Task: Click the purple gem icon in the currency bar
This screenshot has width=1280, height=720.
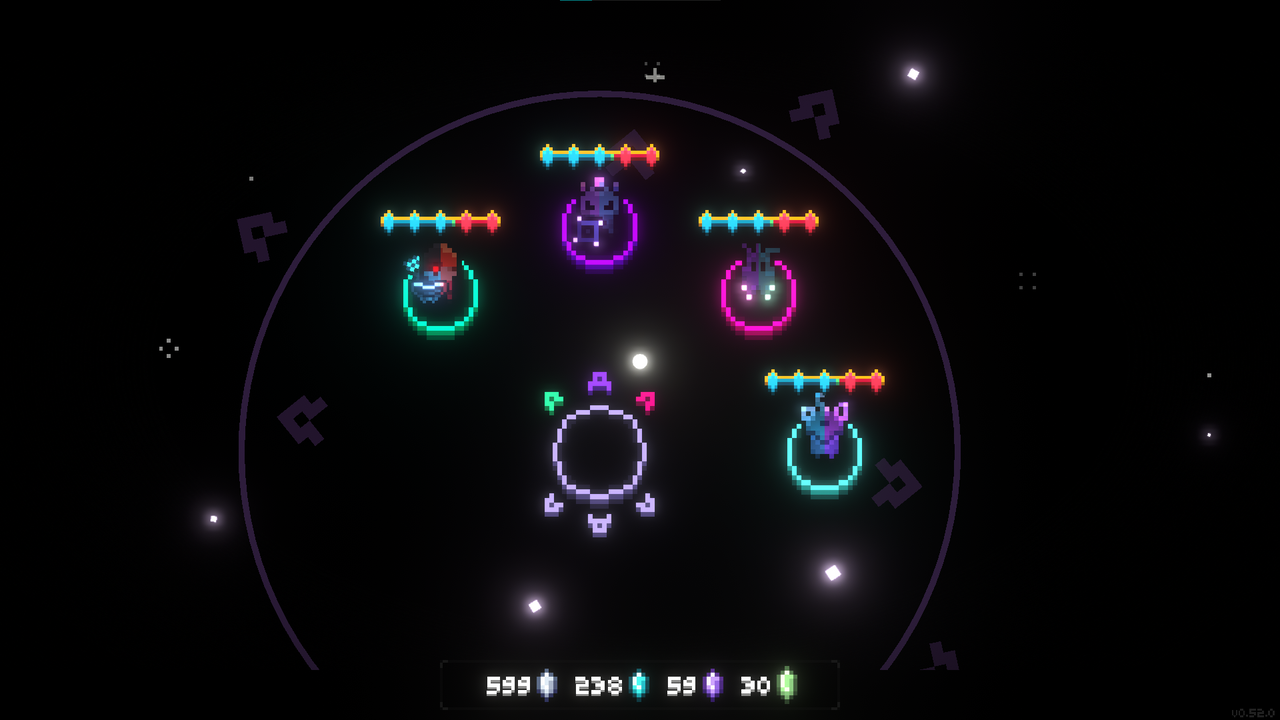Action: tap(713, 684)
